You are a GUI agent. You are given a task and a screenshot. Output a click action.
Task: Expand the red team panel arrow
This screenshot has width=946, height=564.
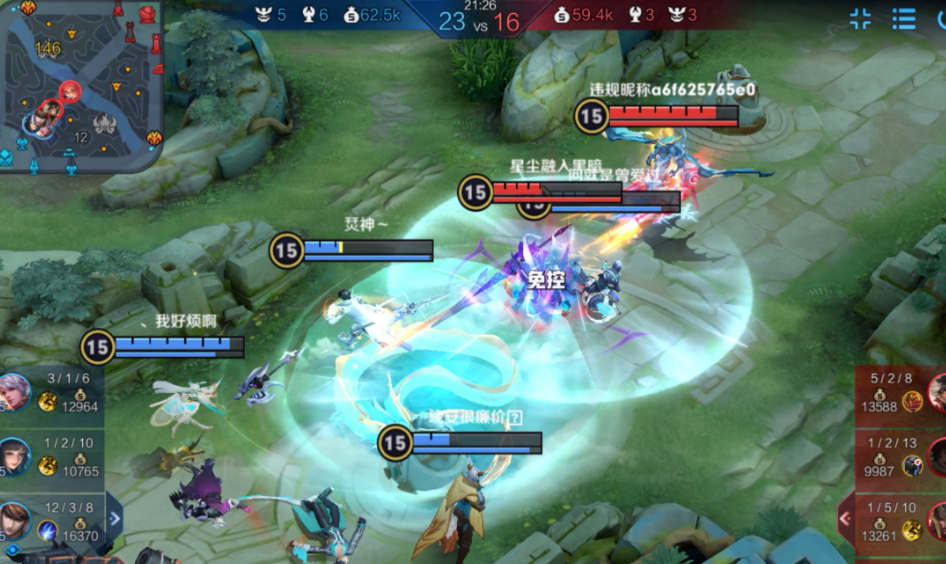(x=845, y=518)
